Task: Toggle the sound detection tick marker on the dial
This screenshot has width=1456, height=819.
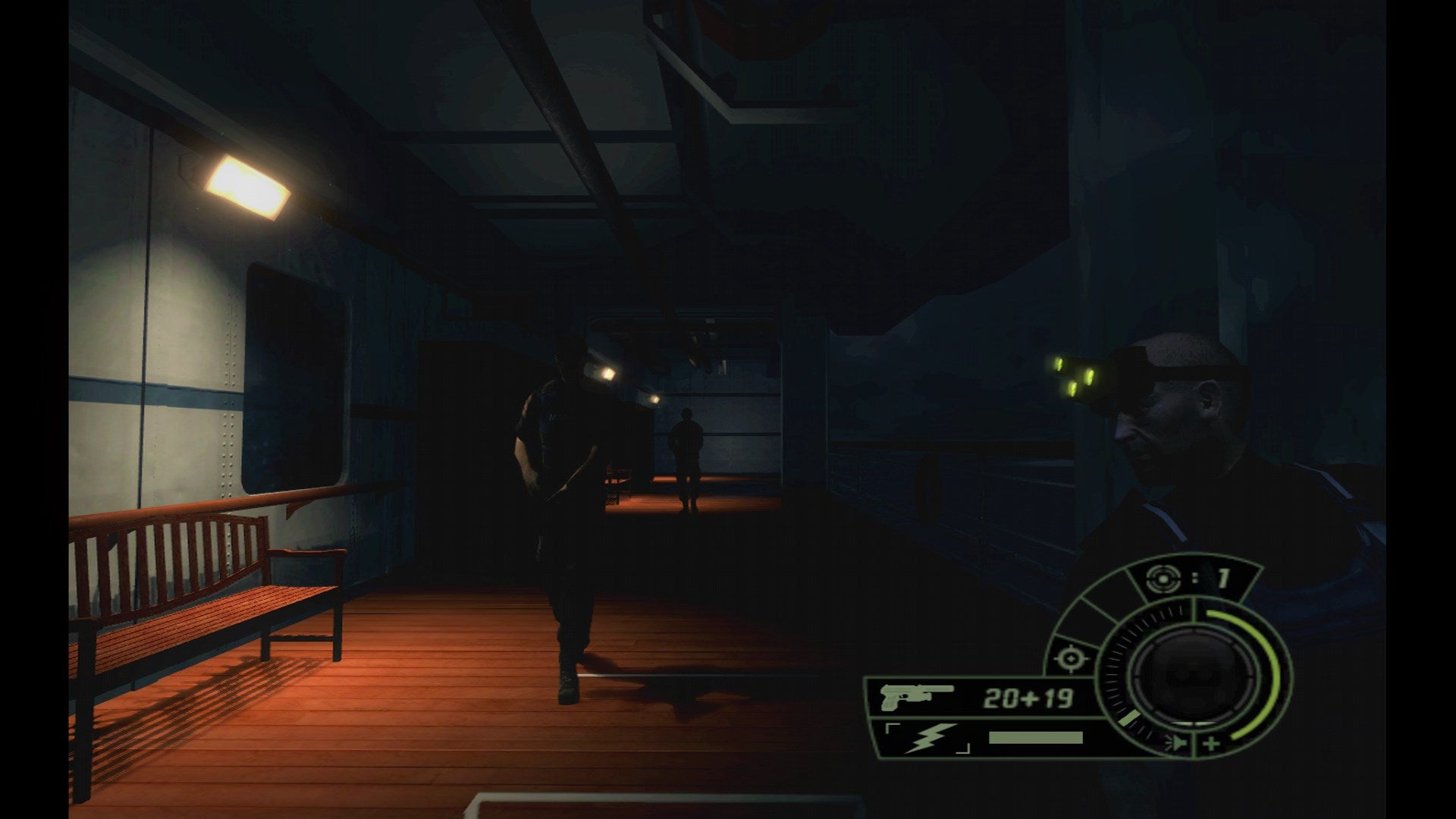Action: click(x=1128, y=717)
